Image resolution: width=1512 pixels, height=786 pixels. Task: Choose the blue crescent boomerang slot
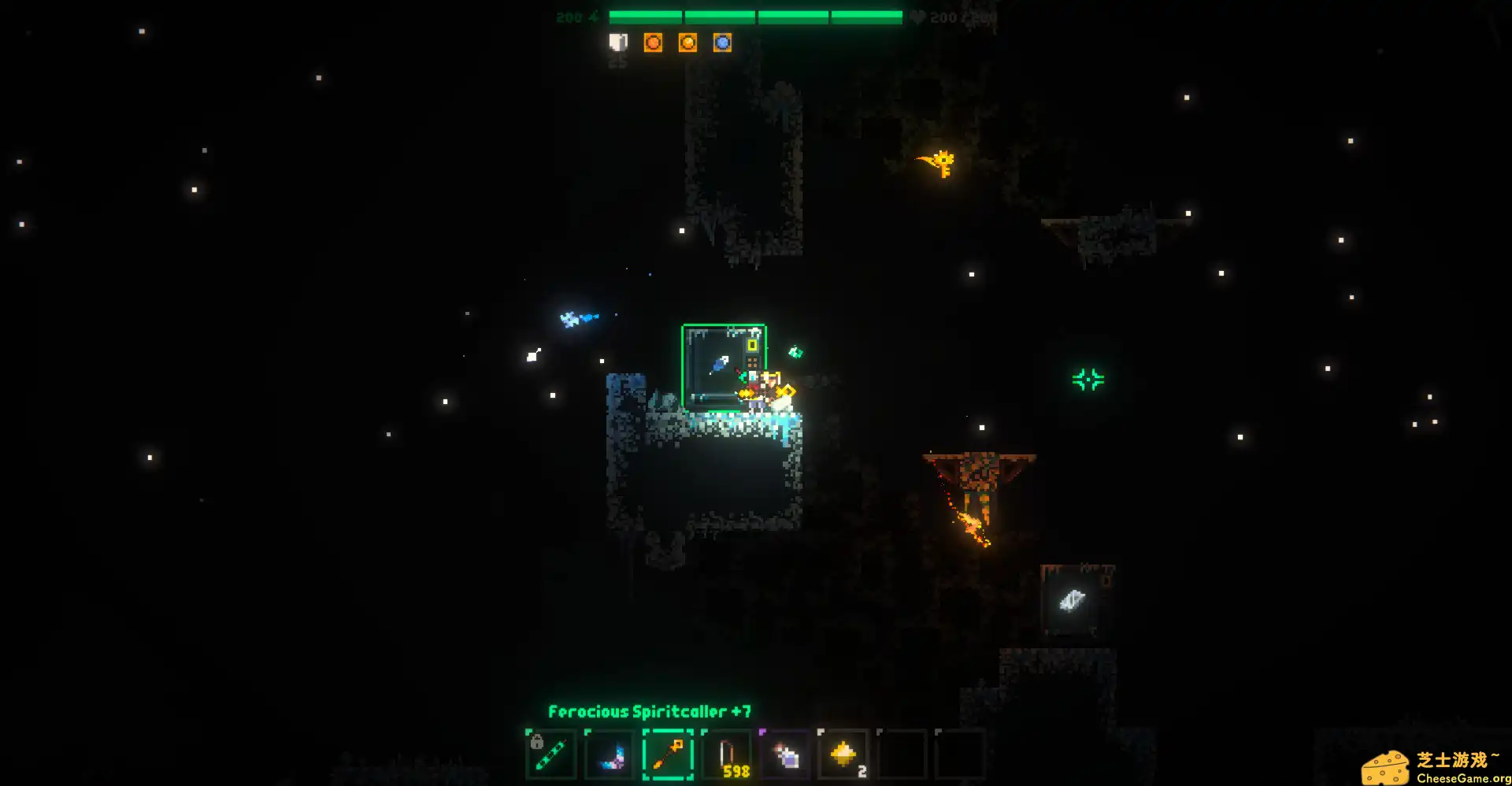pyautogui.click(x=610, y=754)
